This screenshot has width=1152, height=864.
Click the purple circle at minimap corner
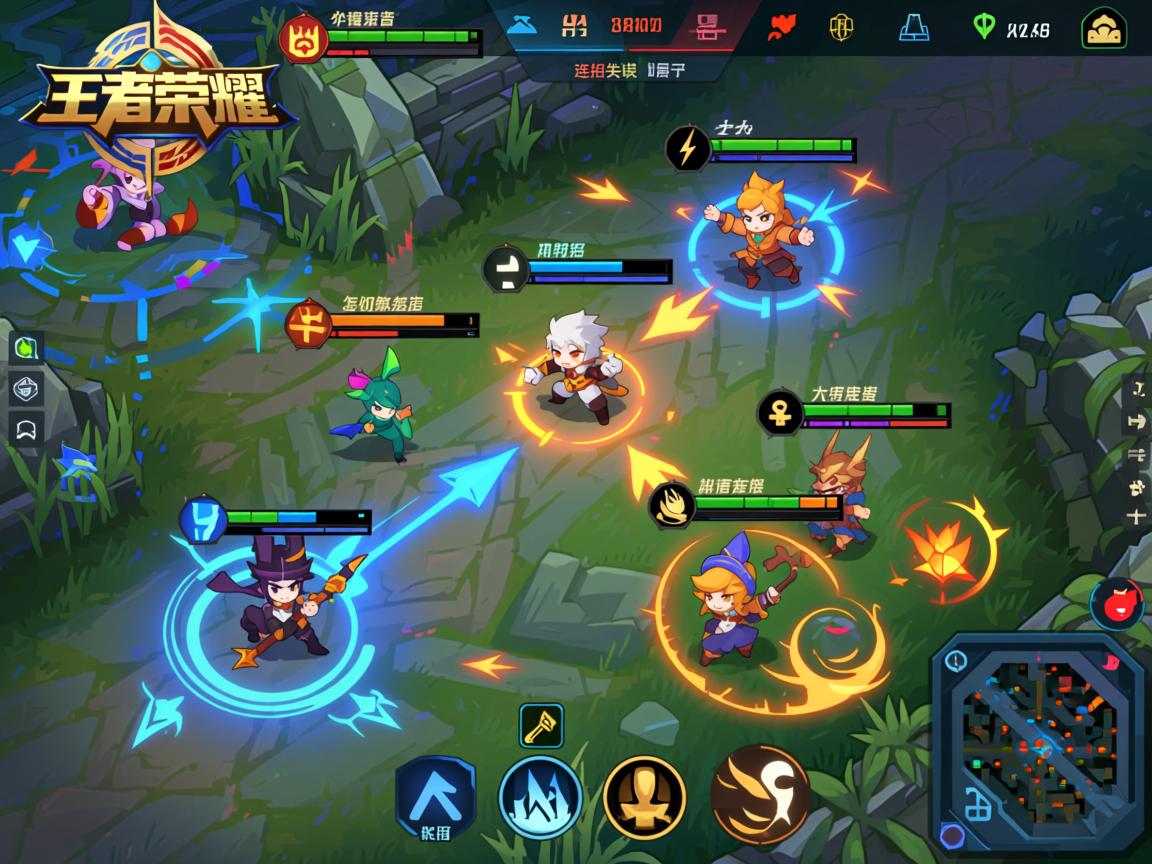pyautogui.click(x=953, y=836)
